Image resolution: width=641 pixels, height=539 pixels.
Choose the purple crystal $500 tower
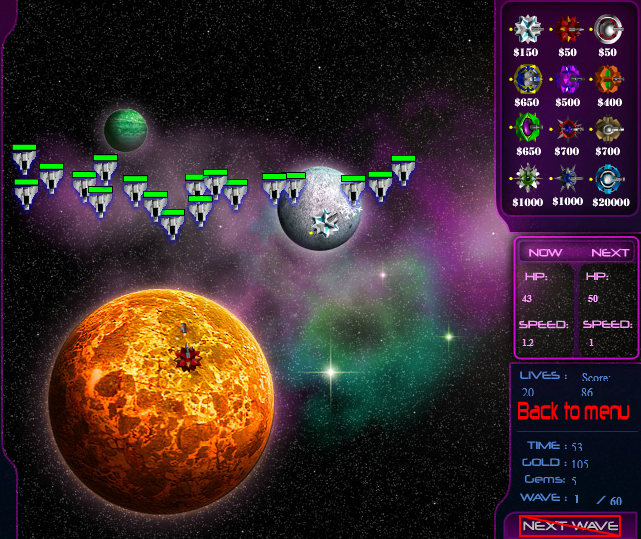coord(568,78)
